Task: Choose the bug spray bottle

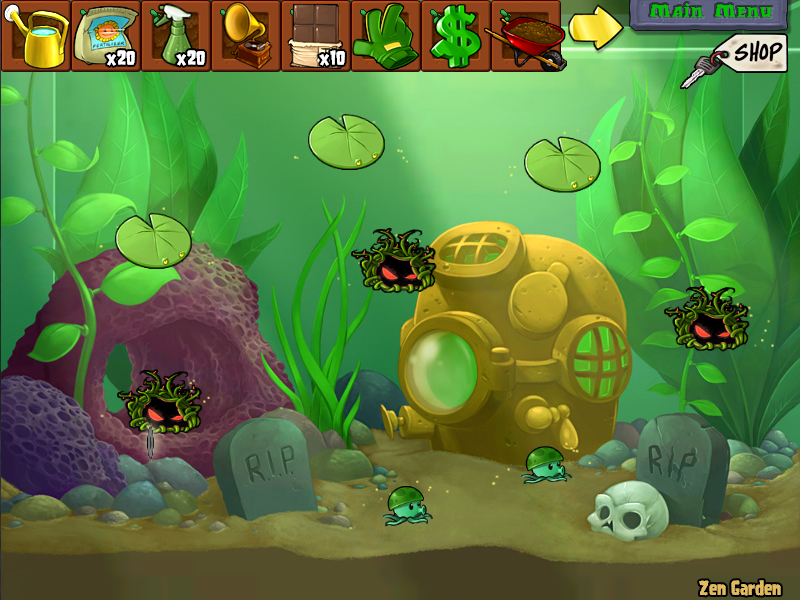Action: [175, 36]
